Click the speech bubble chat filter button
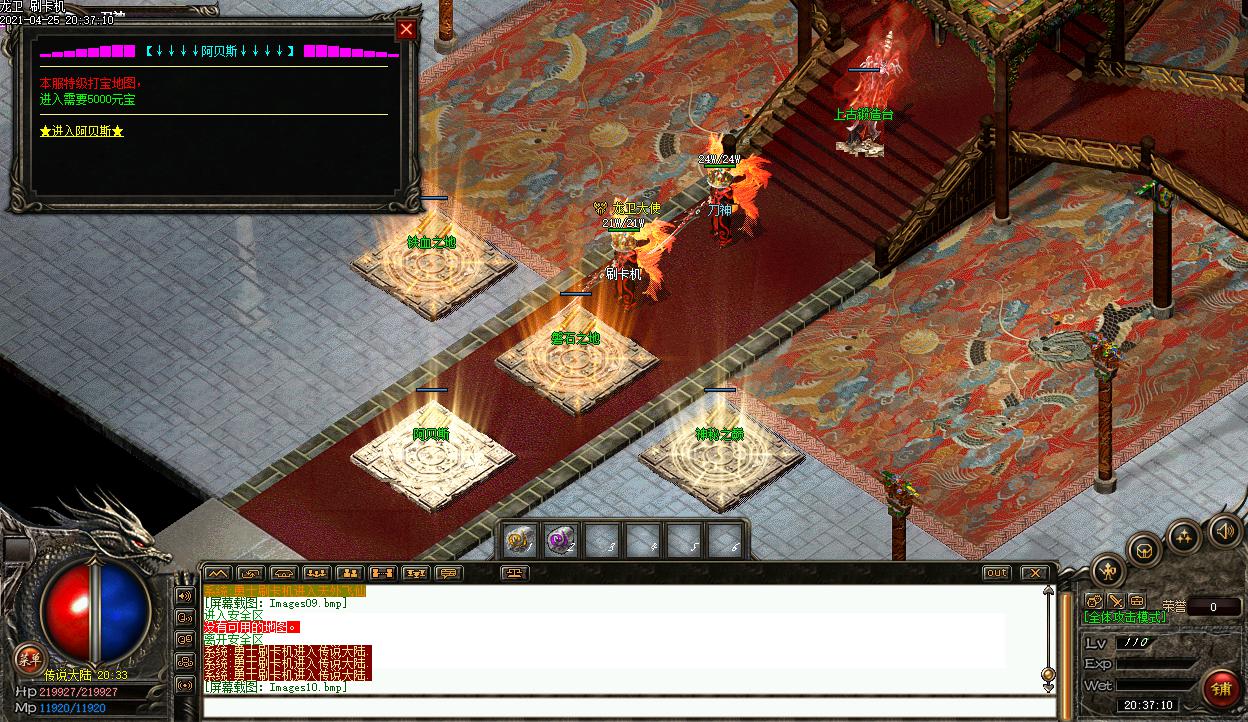 click(449, 573)
